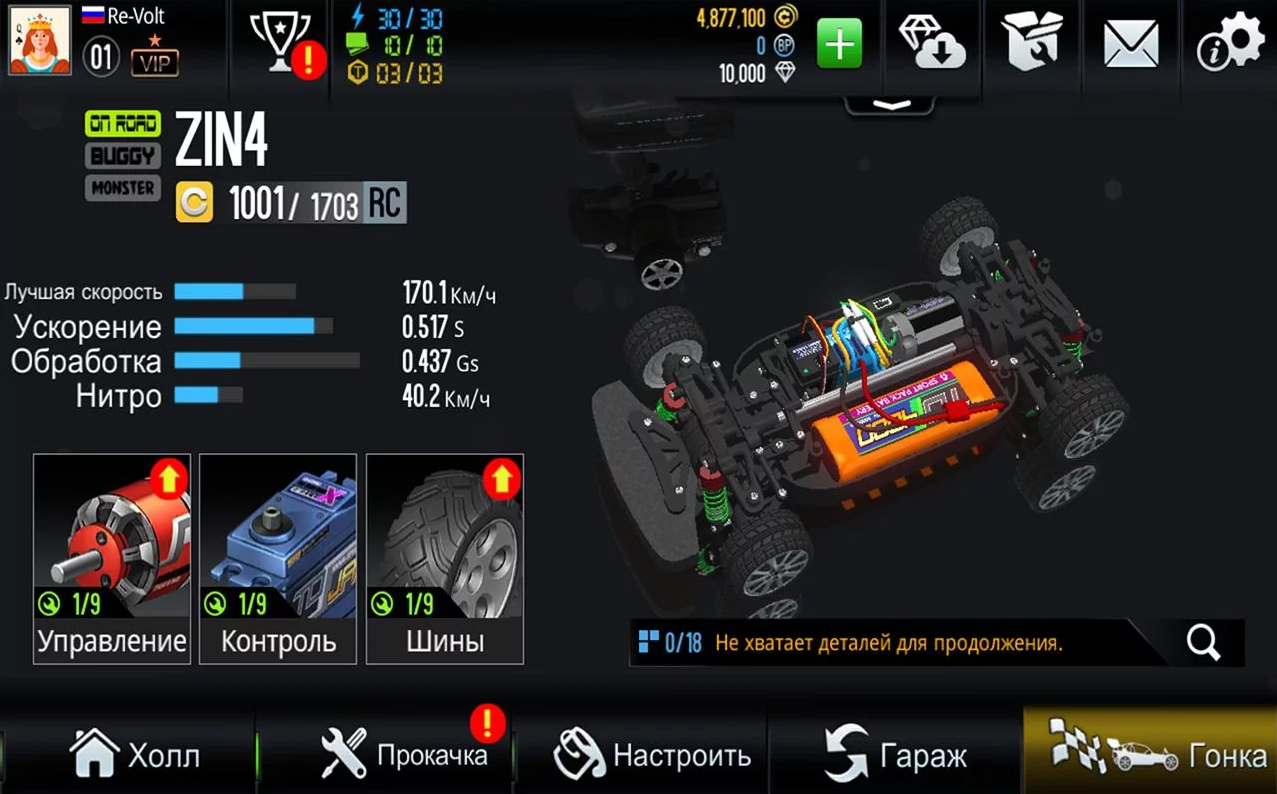Open the player profile queen avatar

click(40, 41)
